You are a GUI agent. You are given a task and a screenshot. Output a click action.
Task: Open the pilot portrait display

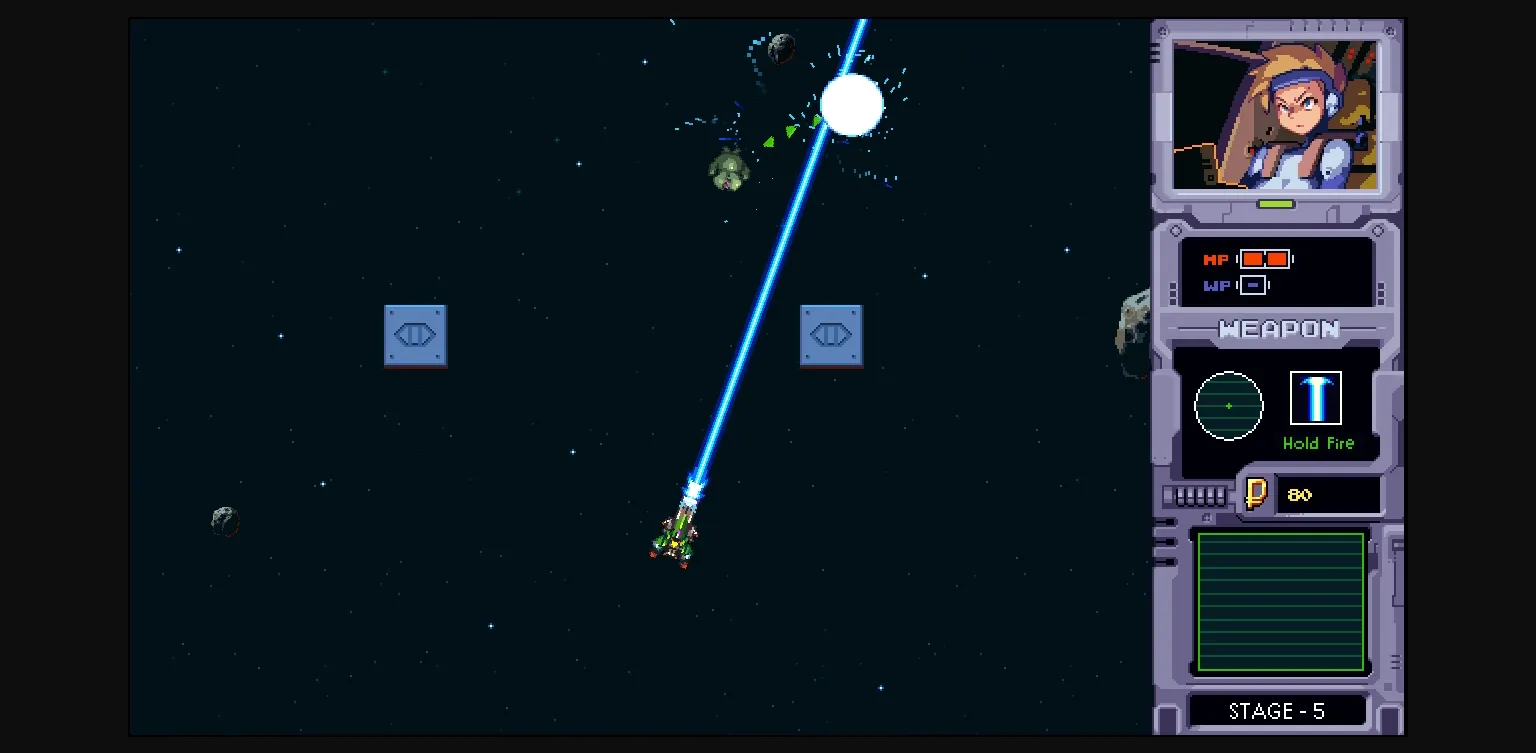pyautogui.click(x=1277, y=113)
